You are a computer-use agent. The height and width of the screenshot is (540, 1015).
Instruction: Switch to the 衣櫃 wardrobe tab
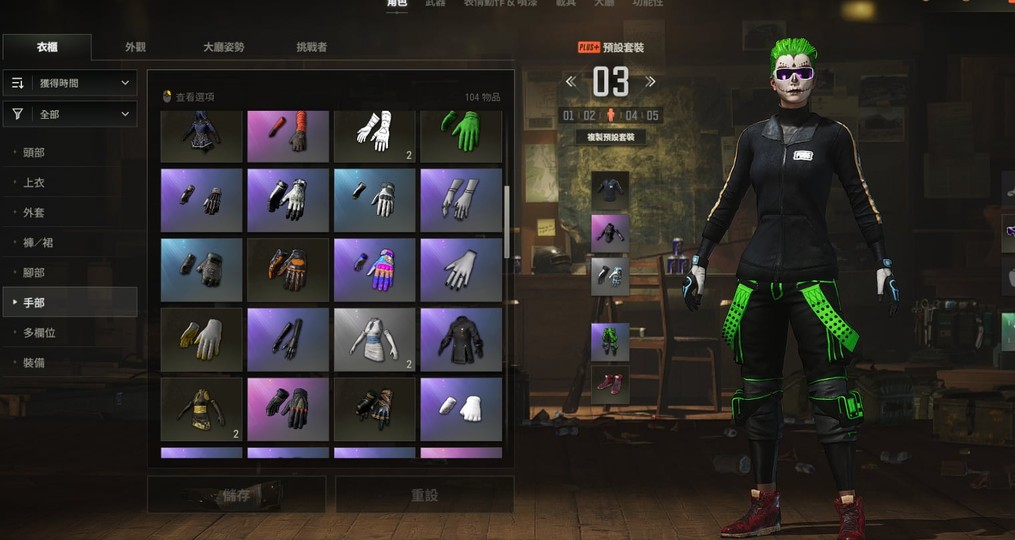pyautogui.click(x=46, y=47)
